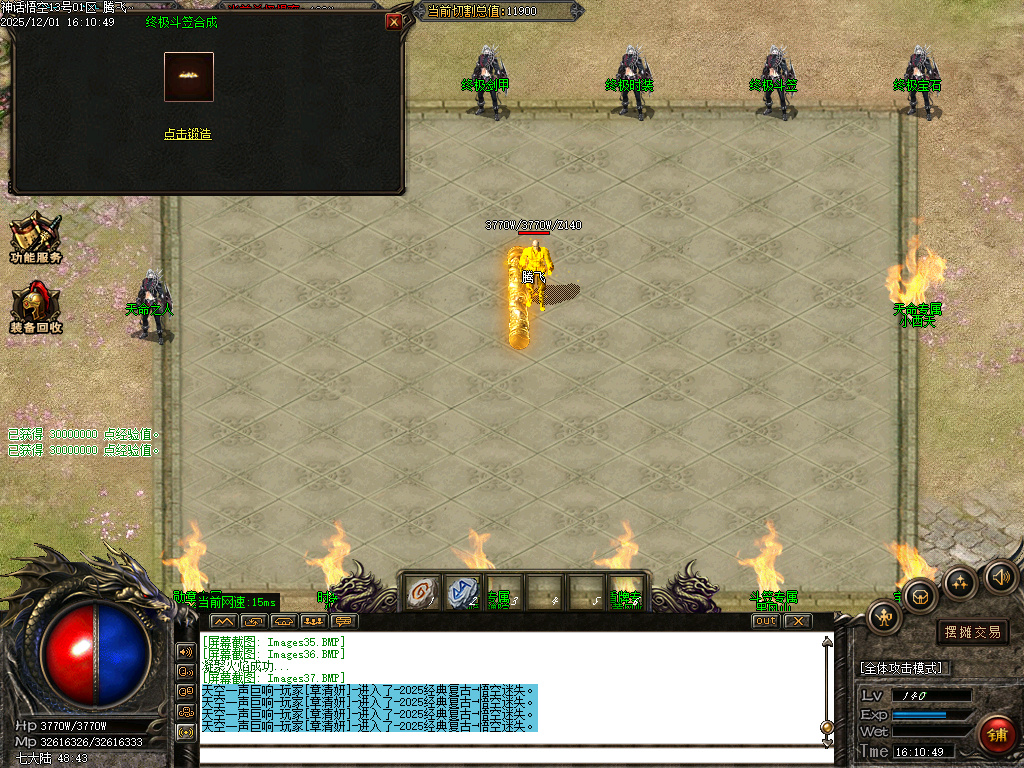Click the chat panel 'out' button
Image resolution: width=1024 pixels, height=768 pixels.
[765, 621]
